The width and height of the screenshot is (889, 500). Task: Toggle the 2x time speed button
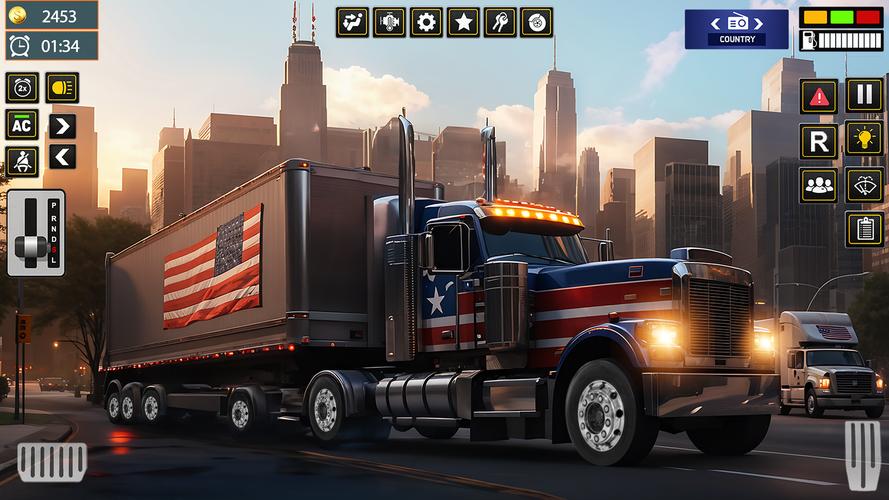[x=22, y=87]
